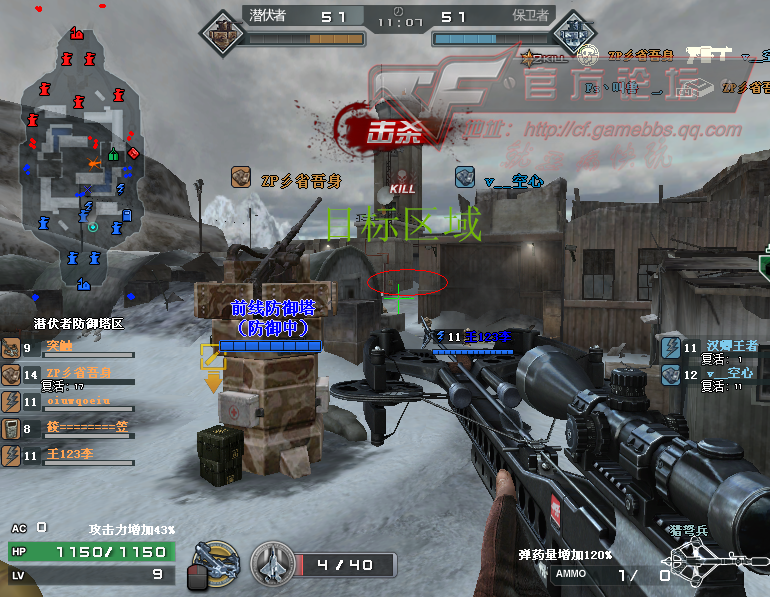Image resolution: width=770 pixels, height=597 pixels.
Task: Activate the fighter jet airstrike skill icon
Action: coord(272,564)
